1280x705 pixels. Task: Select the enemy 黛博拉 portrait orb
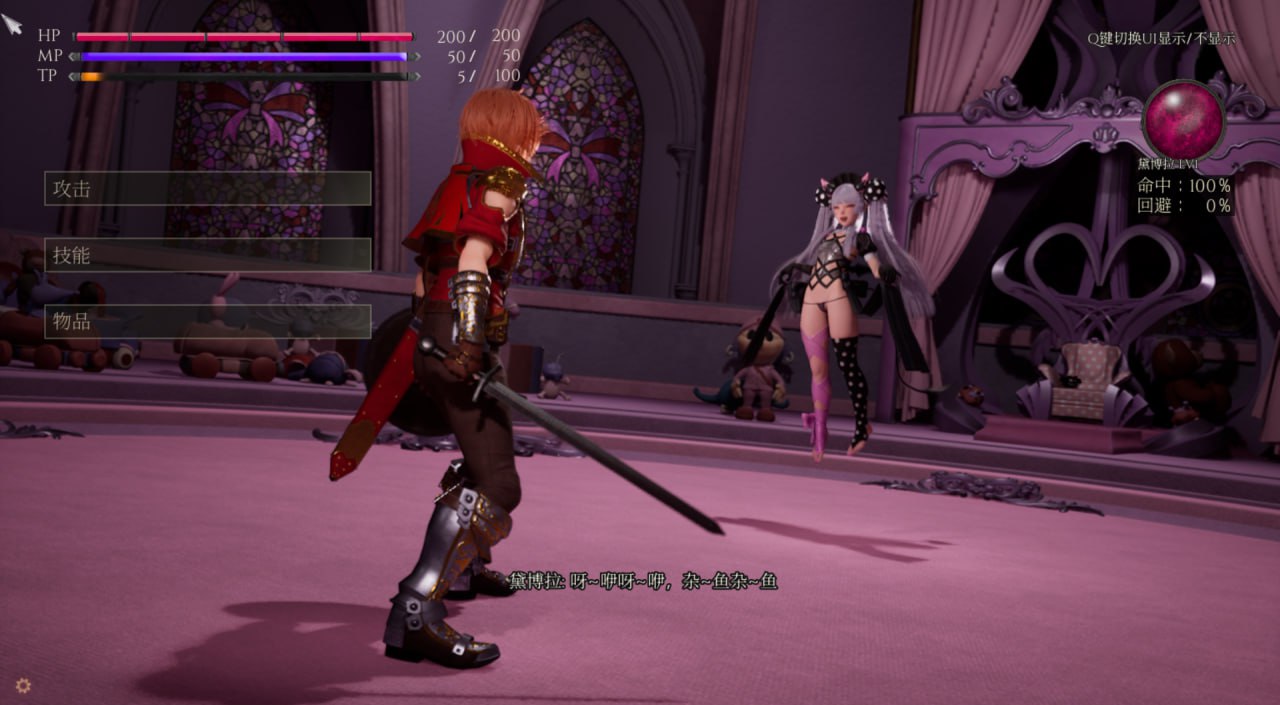click(1184, 119)
